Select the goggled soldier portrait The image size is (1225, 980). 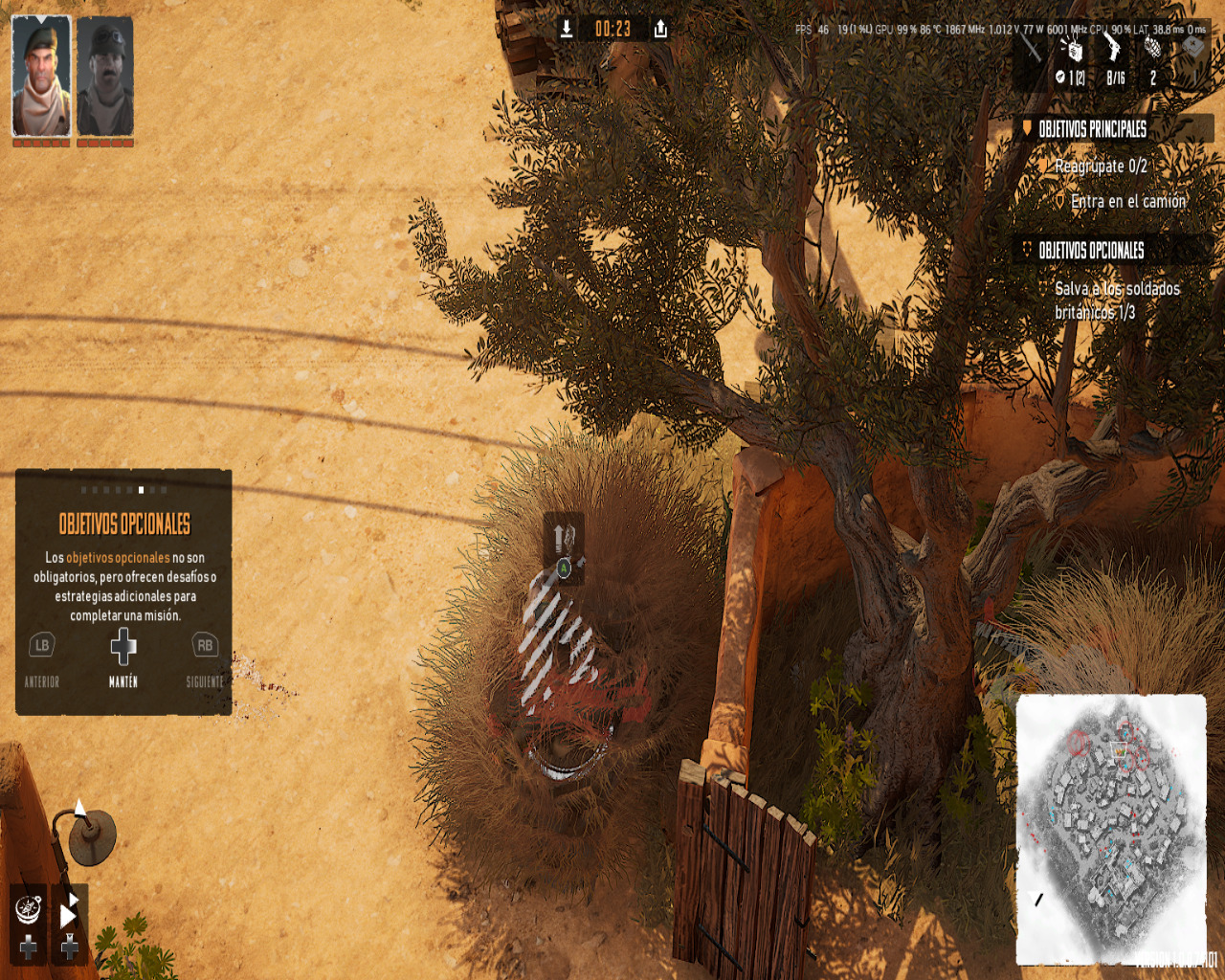pos(104,77)
